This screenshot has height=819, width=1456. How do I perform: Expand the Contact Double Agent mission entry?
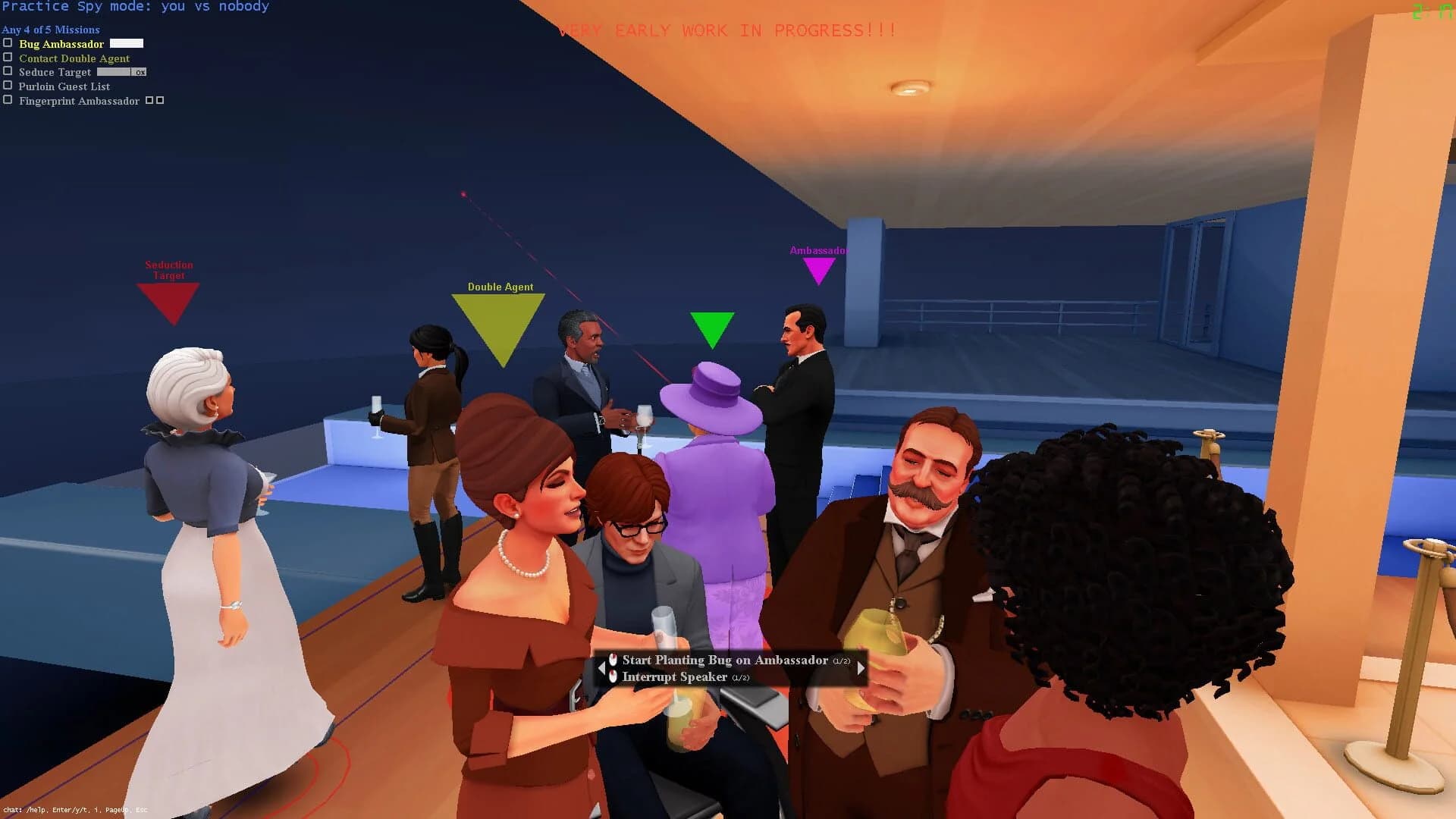[74, 58]
